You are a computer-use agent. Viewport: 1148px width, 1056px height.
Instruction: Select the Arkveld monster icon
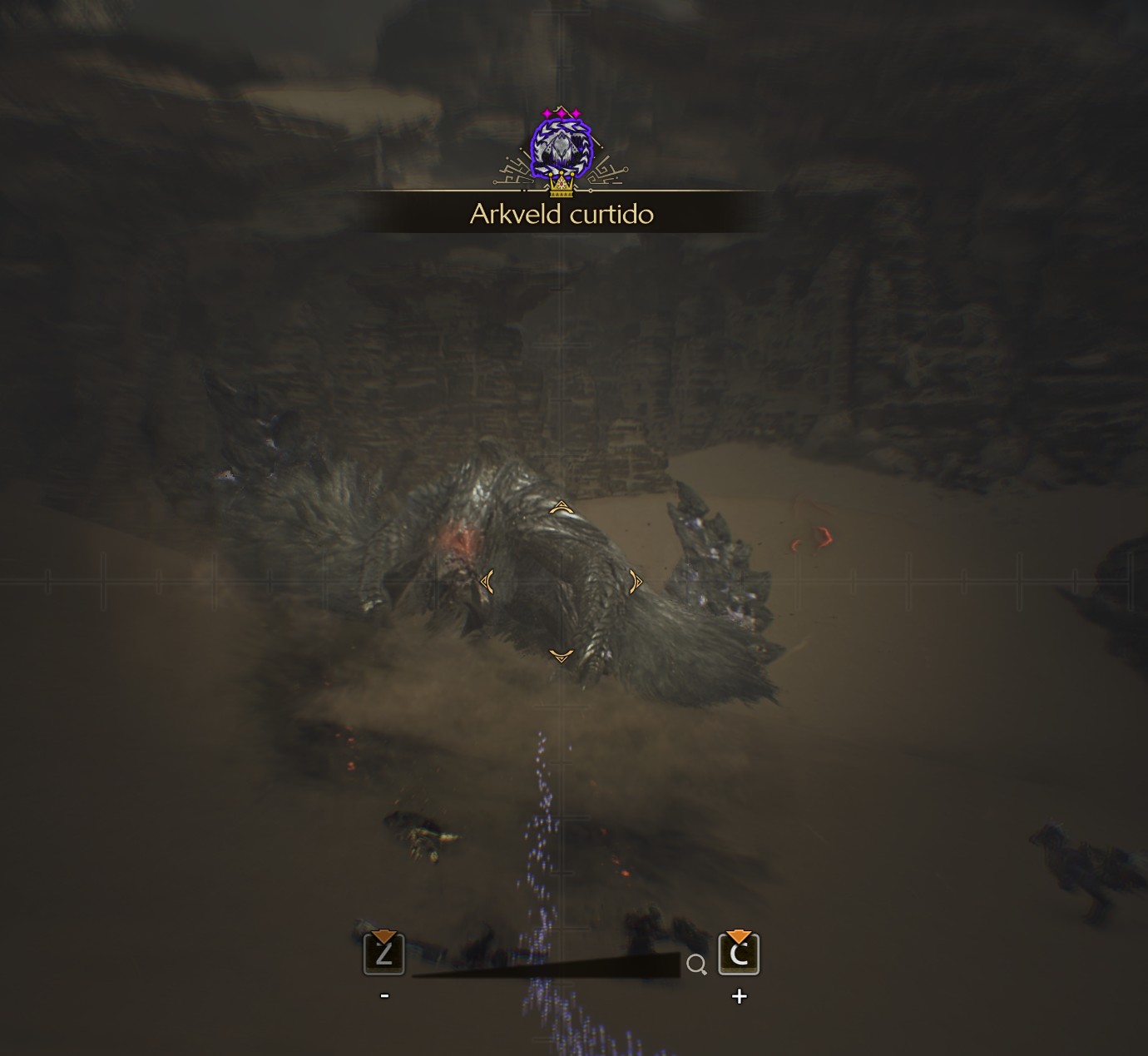point(561,148)
